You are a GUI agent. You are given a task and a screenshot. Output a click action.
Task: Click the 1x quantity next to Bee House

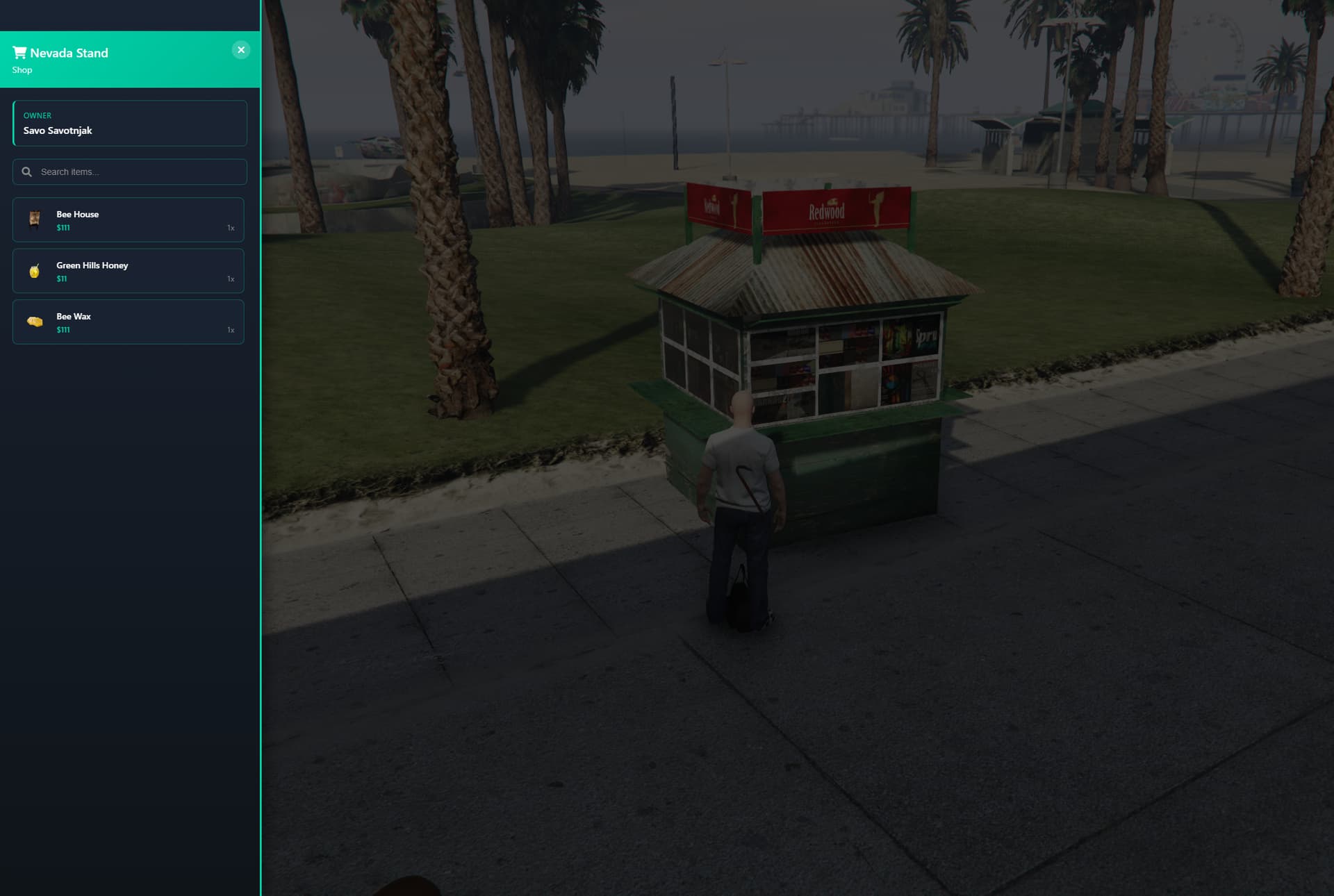229,227
